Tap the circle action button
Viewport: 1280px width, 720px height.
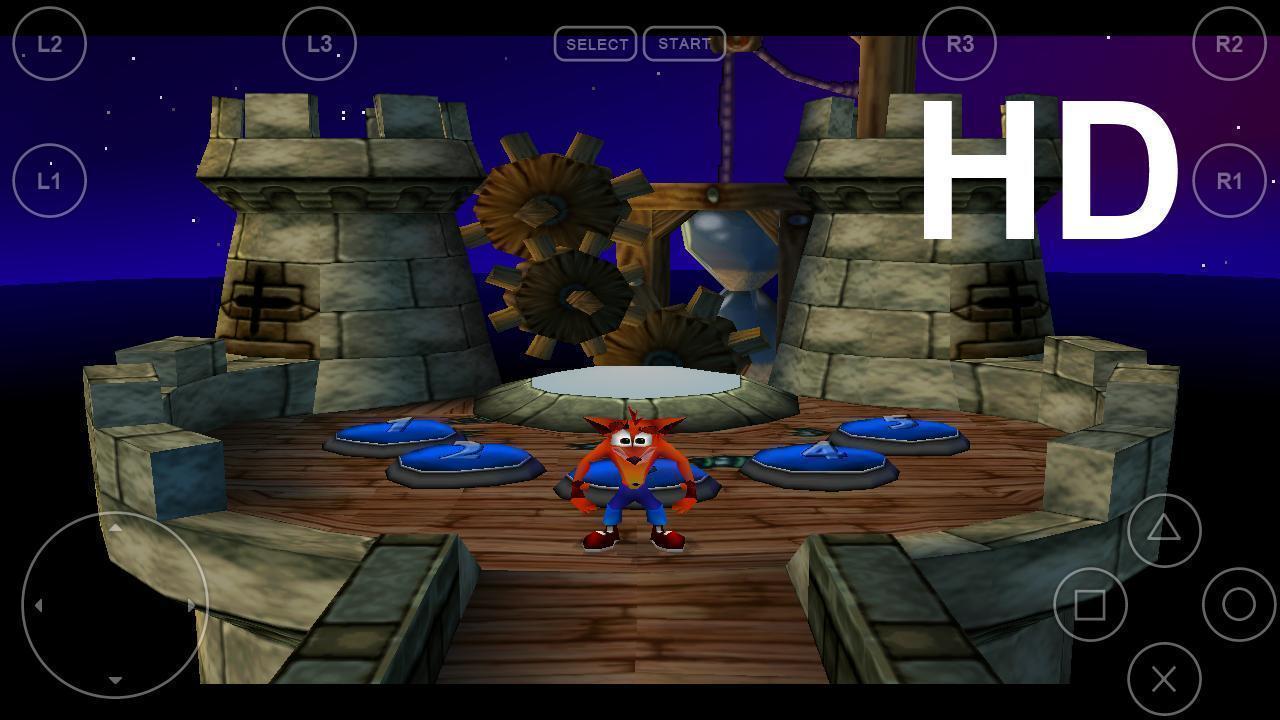pos(1239,604)
